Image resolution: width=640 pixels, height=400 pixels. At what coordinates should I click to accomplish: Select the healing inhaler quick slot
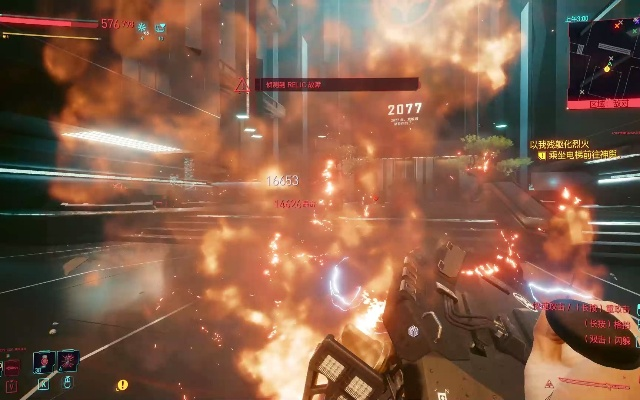point(43,360)
